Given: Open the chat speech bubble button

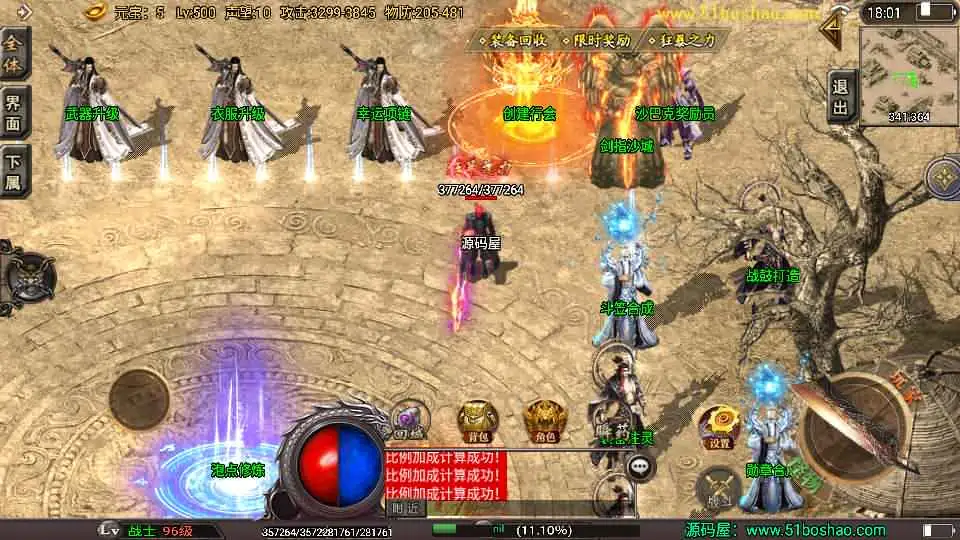Looking at the screenshot, I should coord(640,466).
